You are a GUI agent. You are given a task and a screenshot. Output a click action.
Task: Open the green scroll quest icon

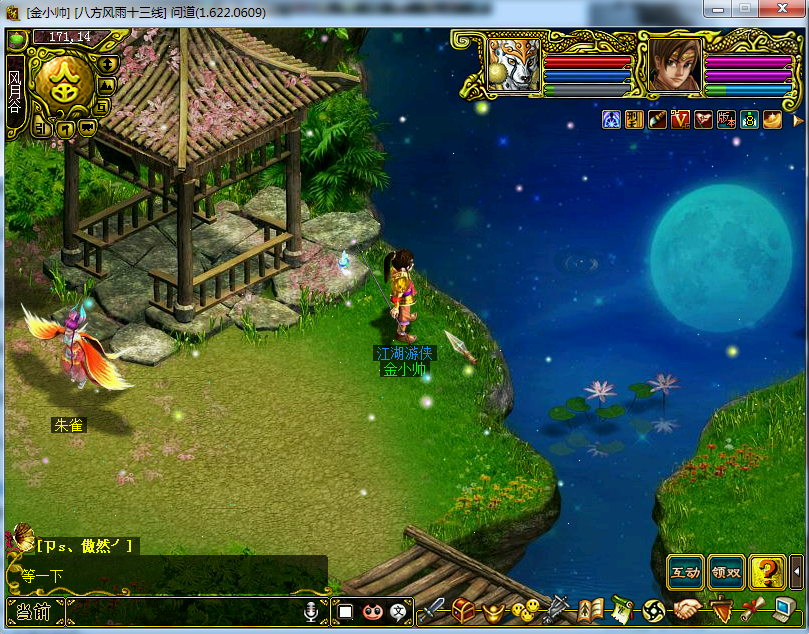pos(622,609)
